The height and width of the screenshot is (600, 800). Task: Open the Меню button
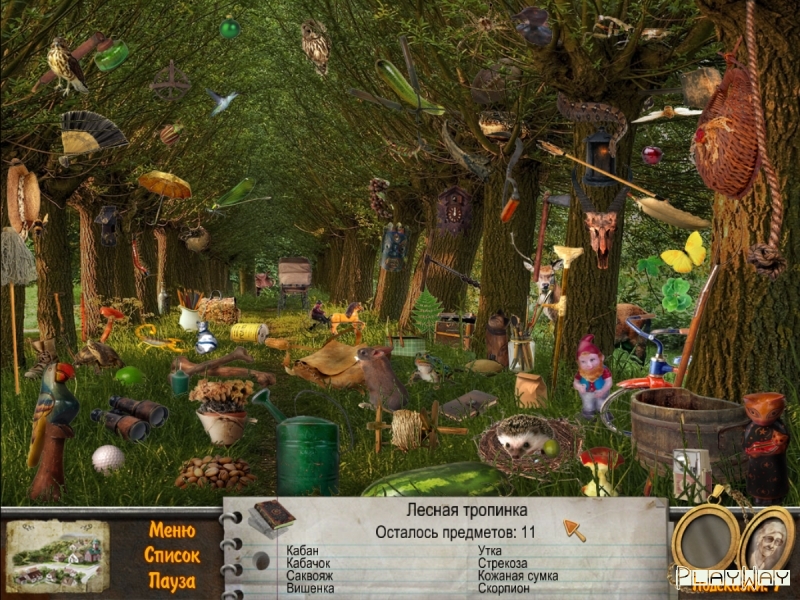[173, 530]
